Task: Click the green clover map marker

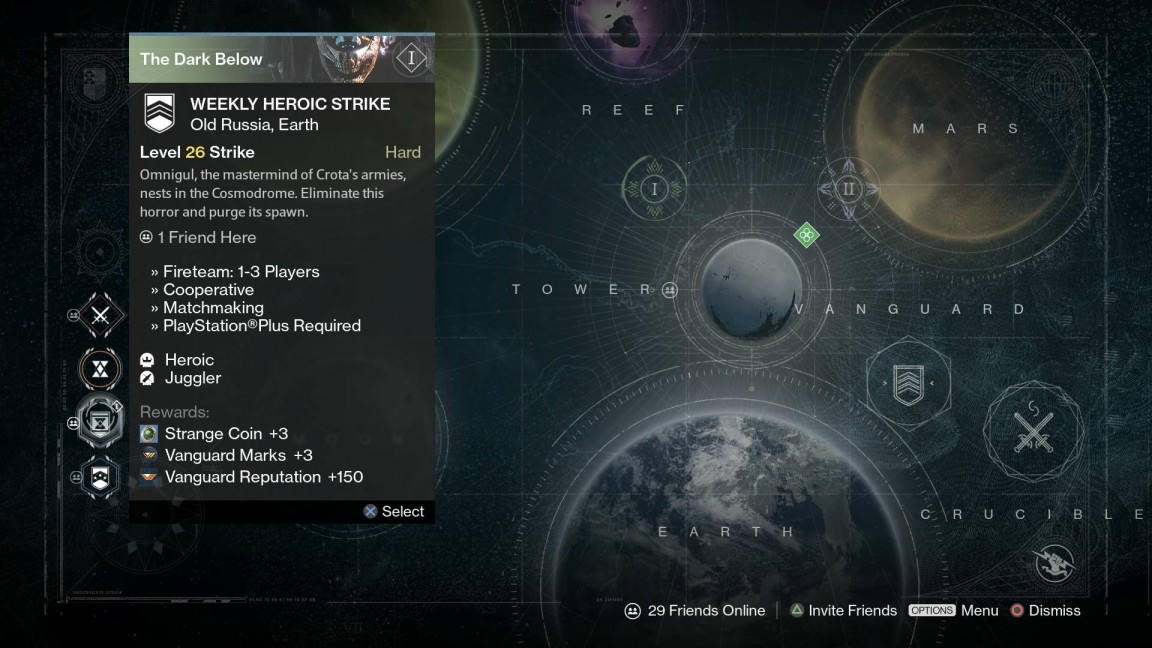Action: pos(806,236)
